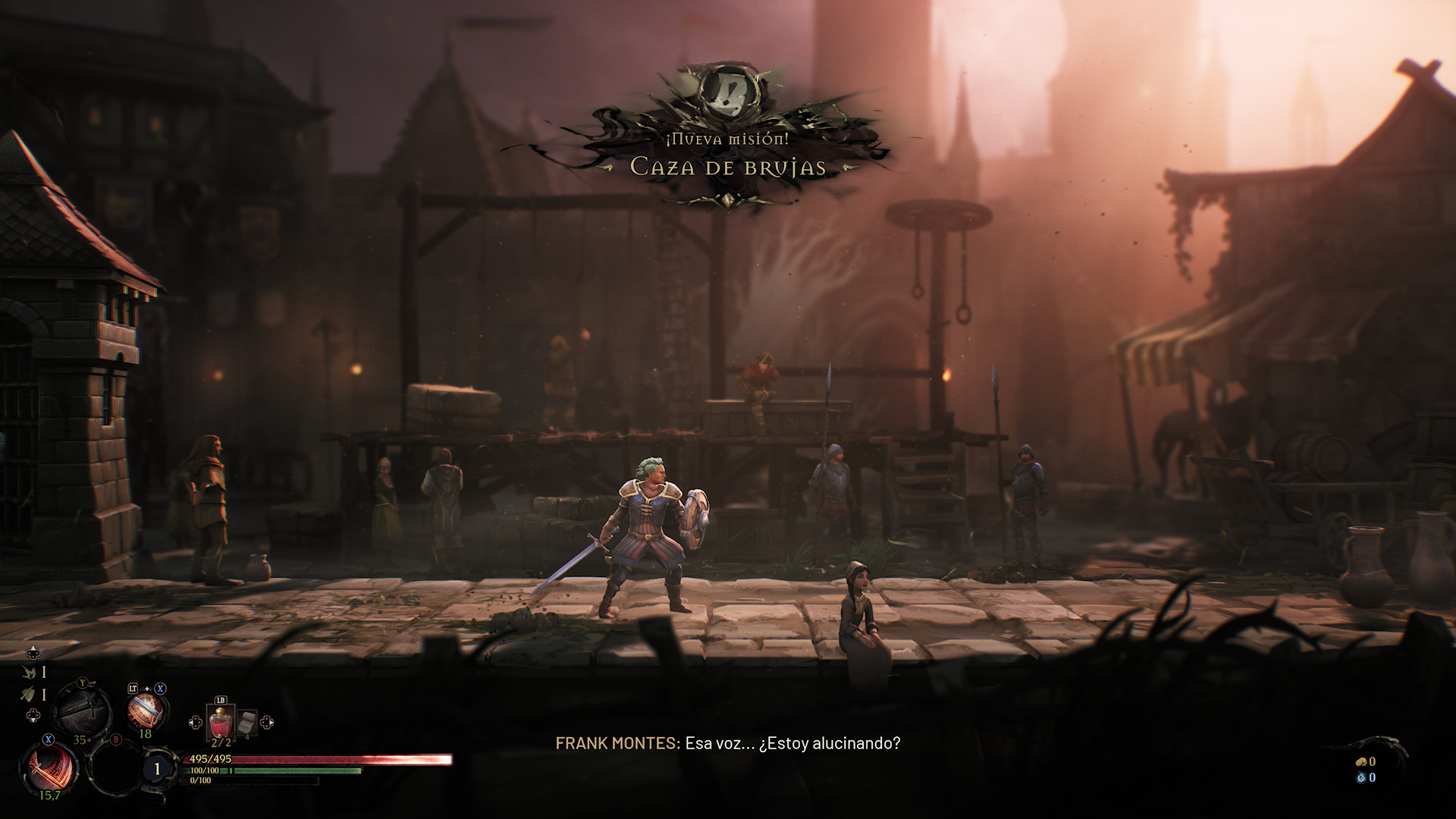Trigger the glowing sword and shield skill

click(x=144, y=711)
